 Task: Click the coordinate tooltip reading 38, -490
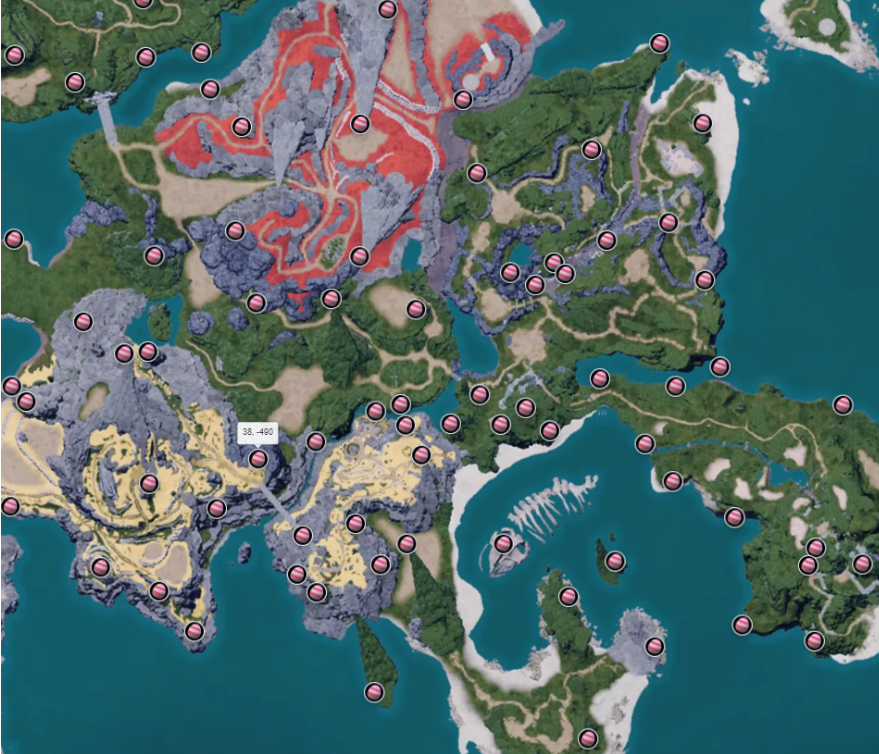(x=257, y=432)
